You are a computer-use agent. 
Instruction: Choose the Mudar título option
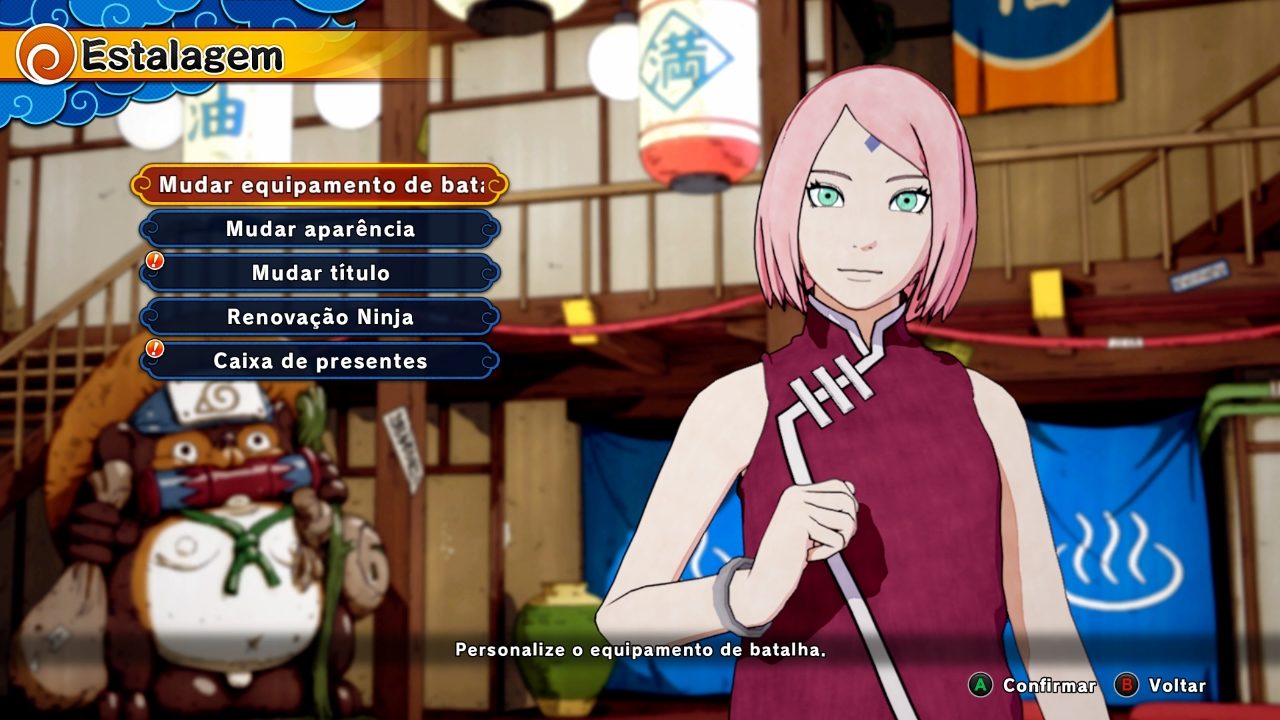(x=320, y=273)
